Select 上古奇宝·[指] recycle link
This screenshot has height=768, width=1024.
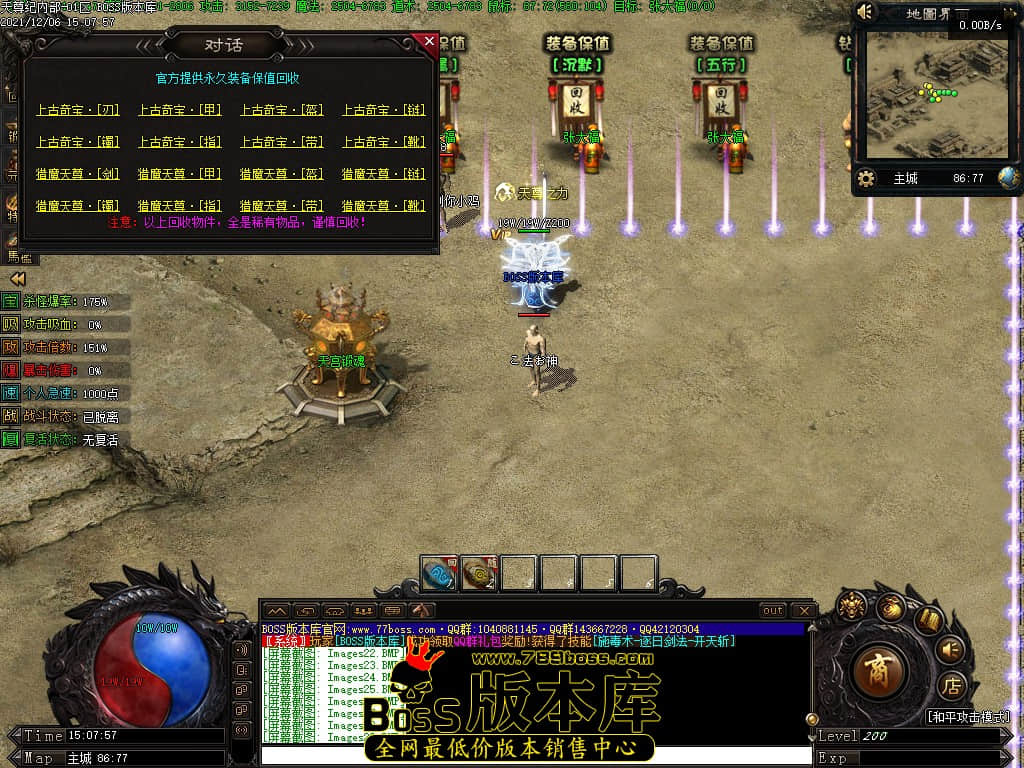tap(179, 142)
